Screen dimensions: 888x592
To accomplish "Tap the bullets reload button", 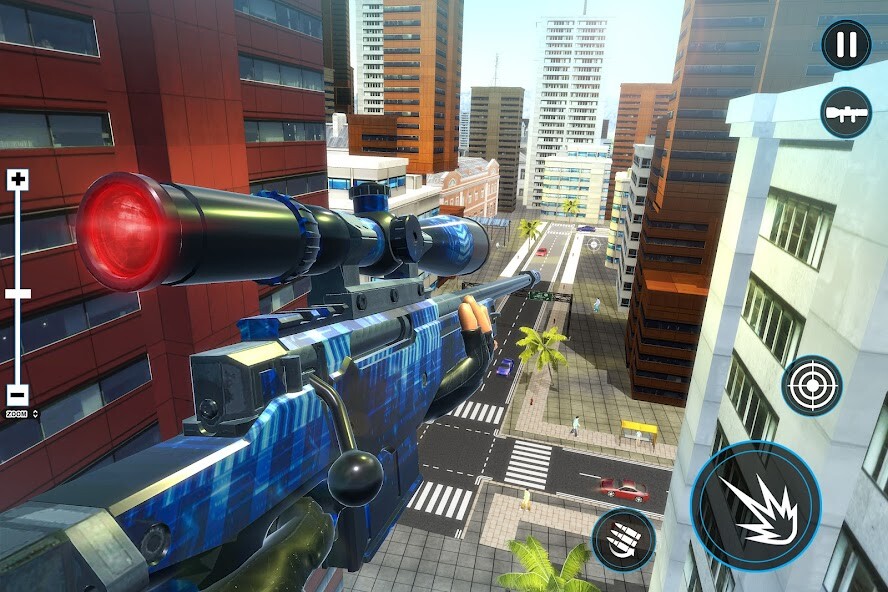I will point(623,540).
